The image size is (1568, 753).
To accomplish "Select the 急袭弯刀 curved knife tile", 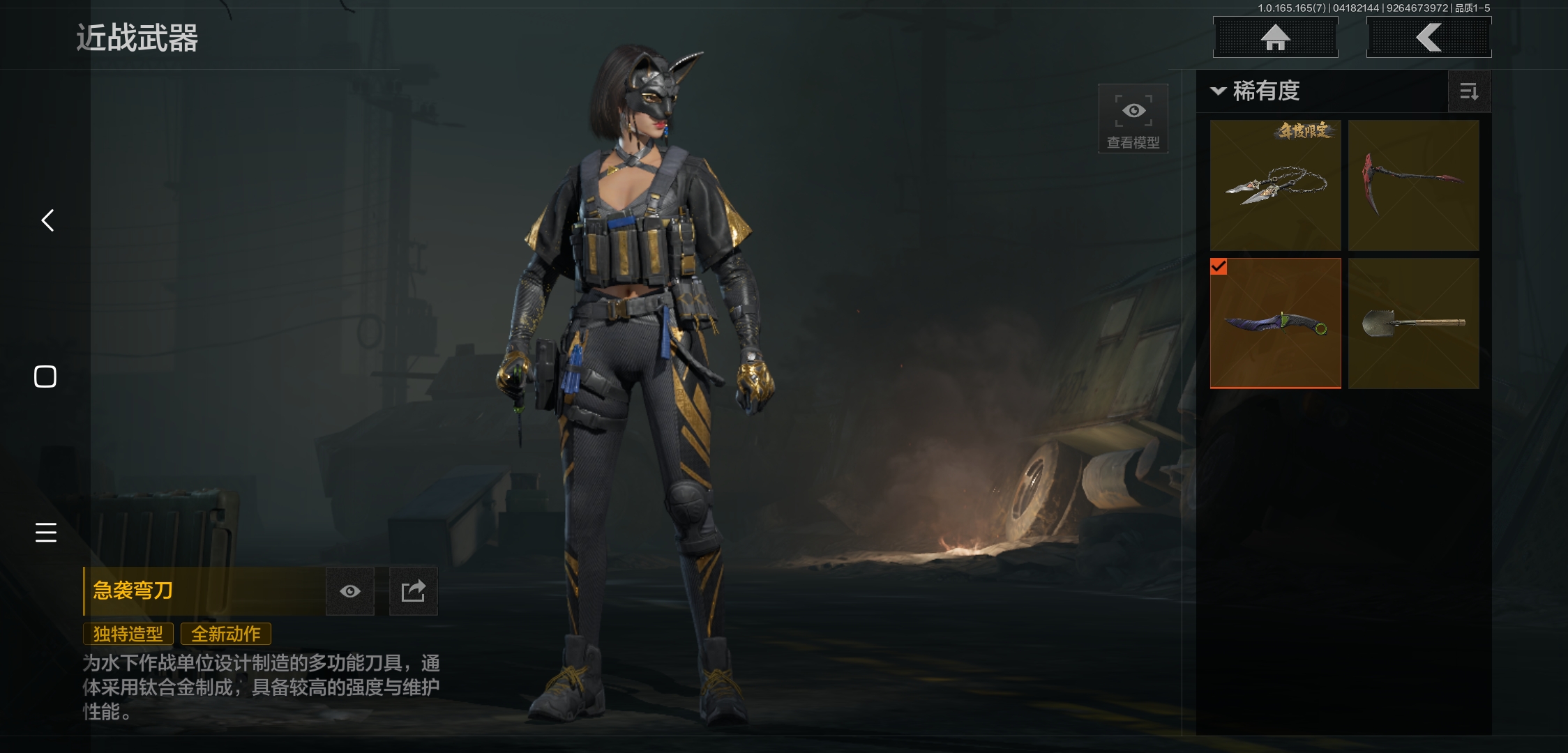I will pyautogui.click(x=1275, y=323).
